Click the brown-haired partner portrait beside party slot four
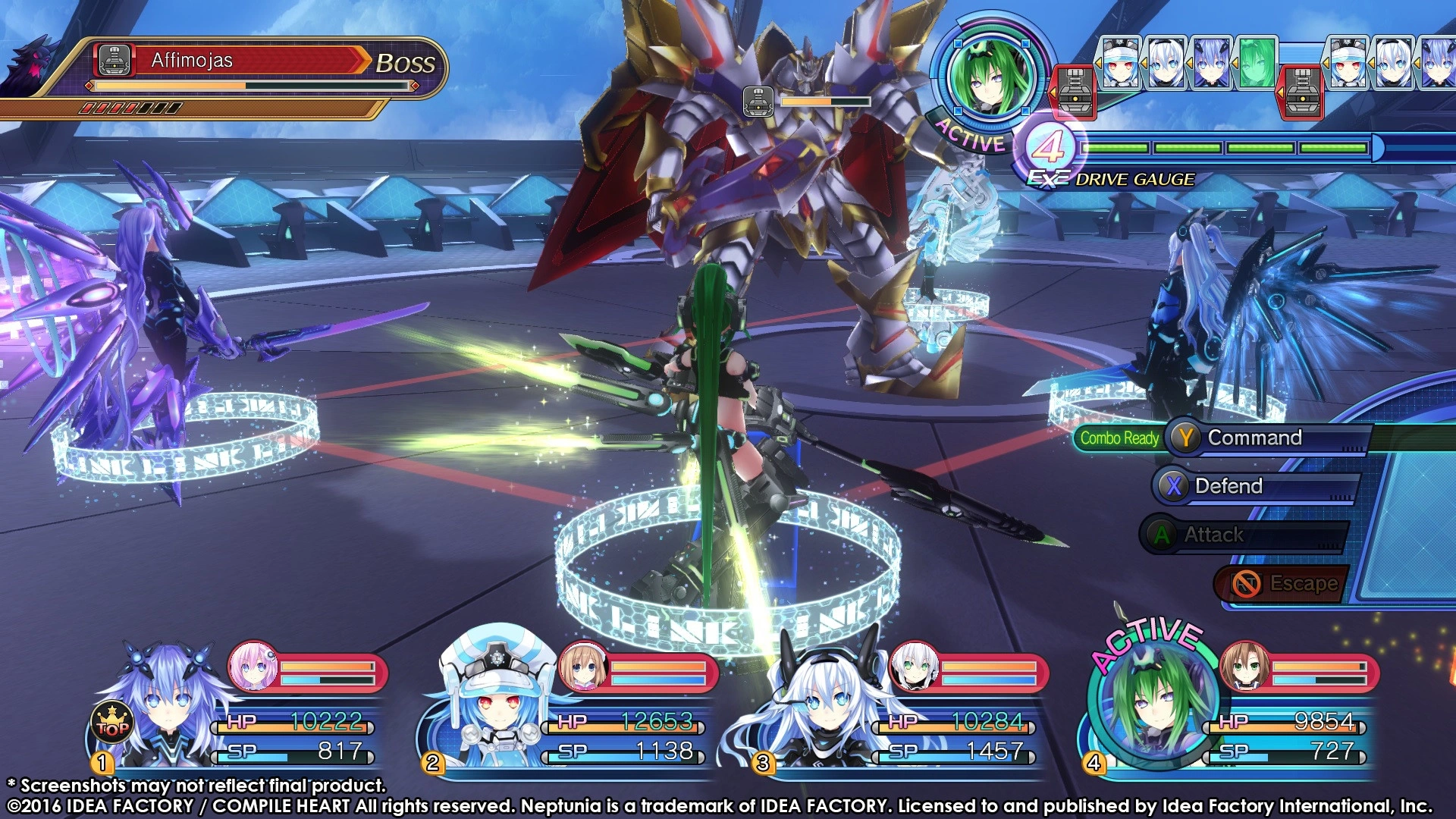This screenshot has height=819, width=1456. (1244, 666)
